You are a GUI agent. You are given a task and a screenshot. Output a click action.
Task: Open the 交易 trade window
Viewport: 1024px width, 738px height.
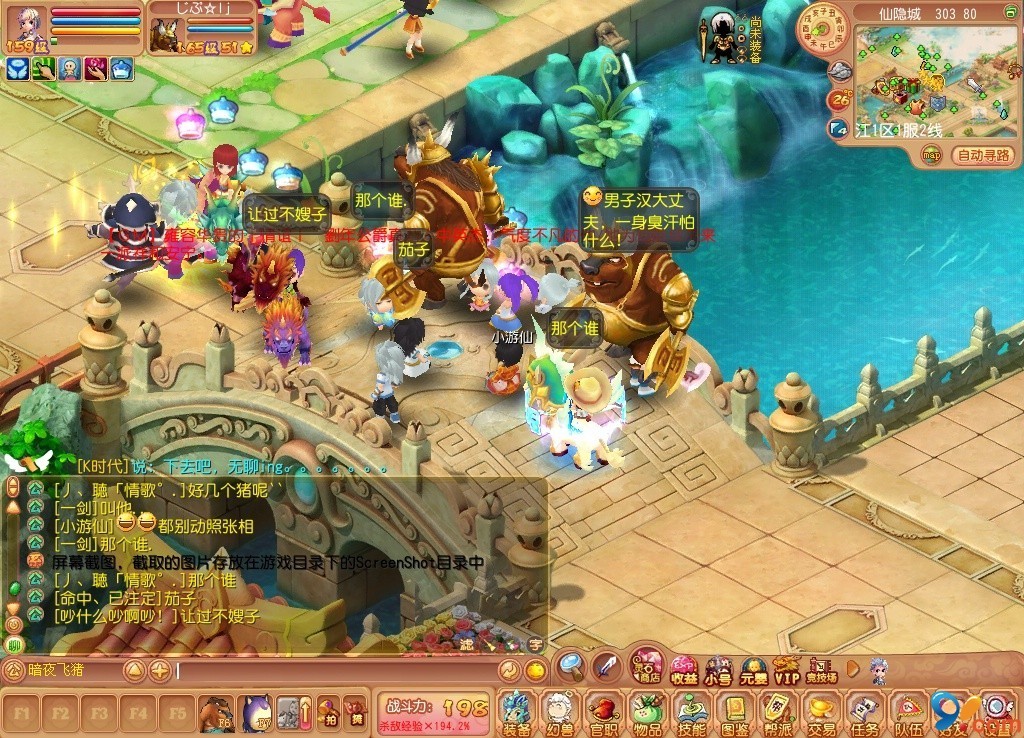[x=822, y=712]
